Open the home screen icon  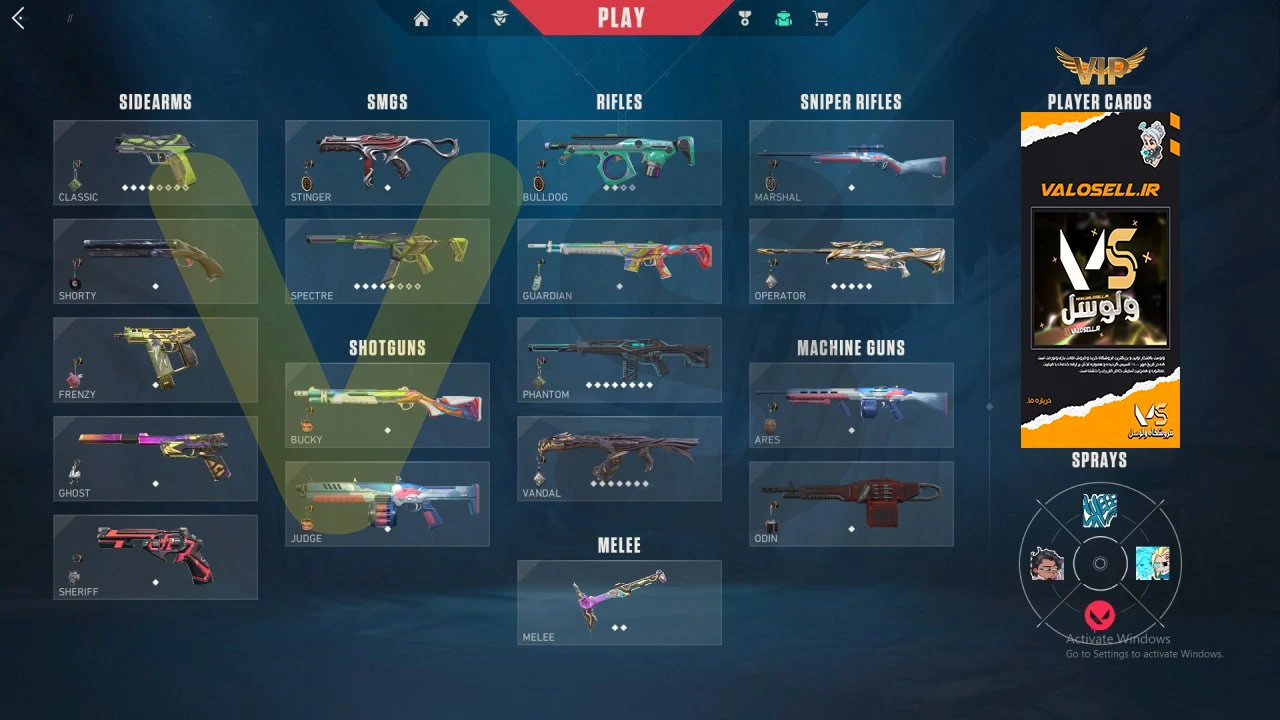click(421, 18)
